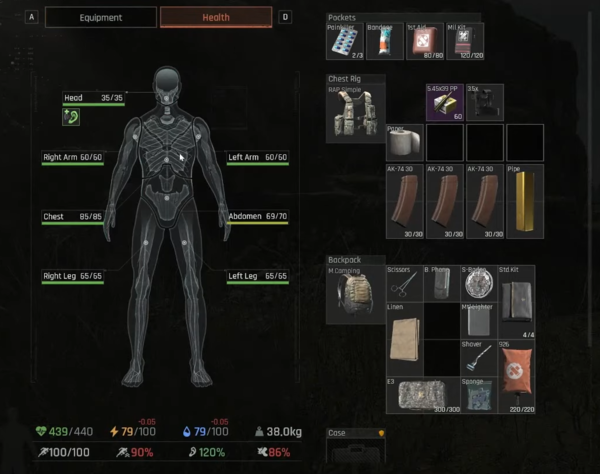Click the M.Camping backpack slot
600x474 pixels.
coord(354,294)
